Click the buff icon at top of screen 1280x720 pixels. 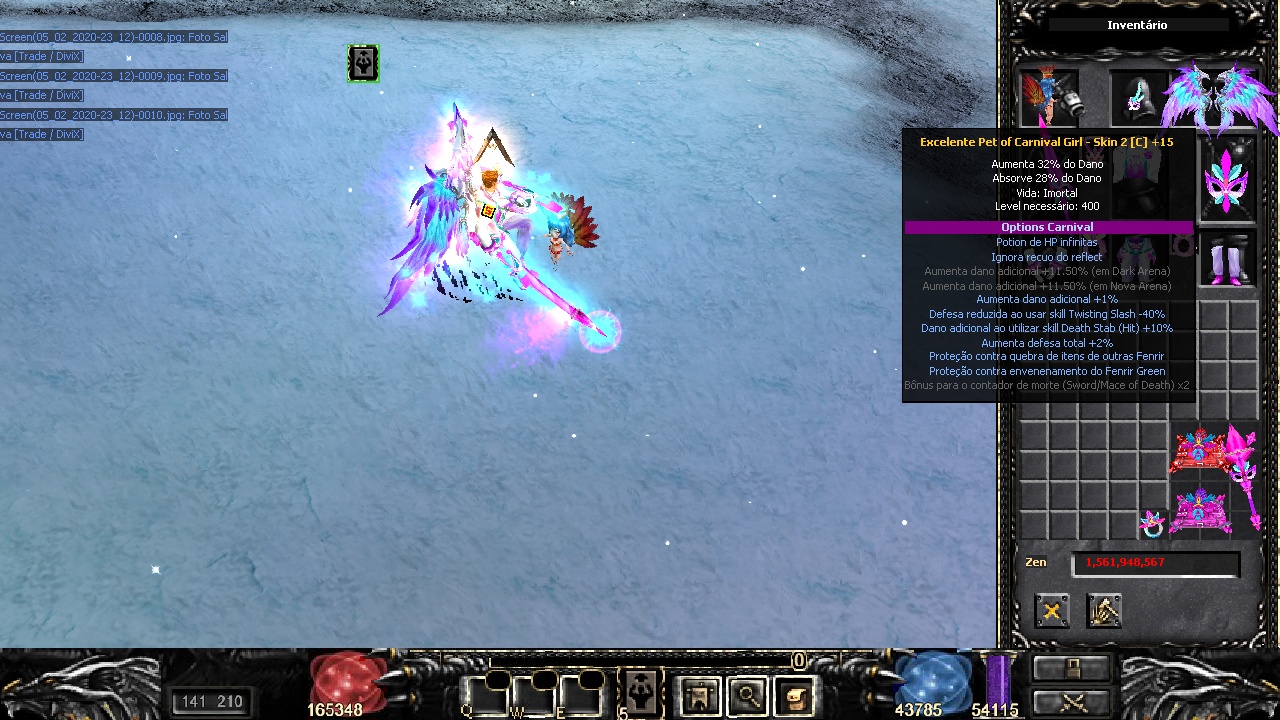(363, 63)
